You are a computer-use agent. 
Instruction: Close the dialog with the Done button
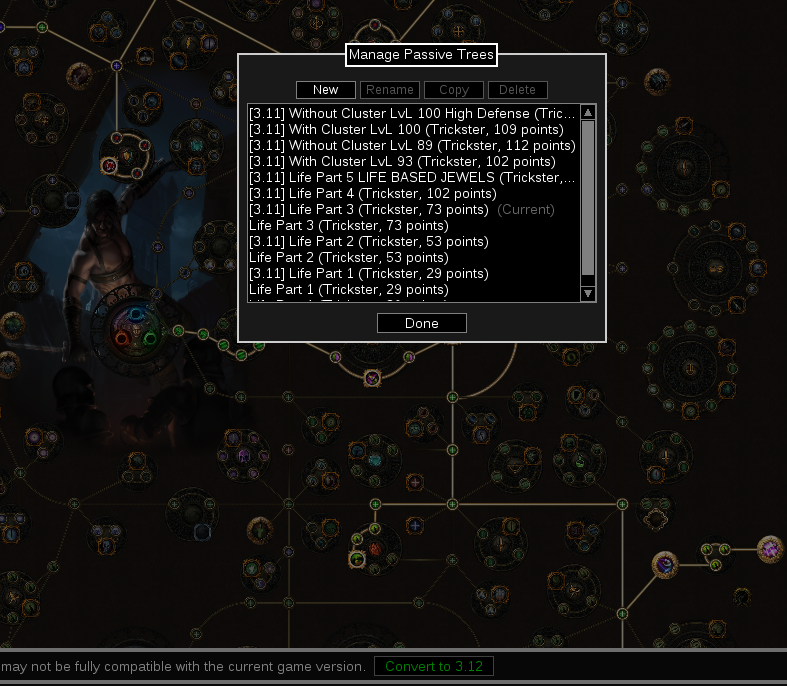tap(422, 323)
